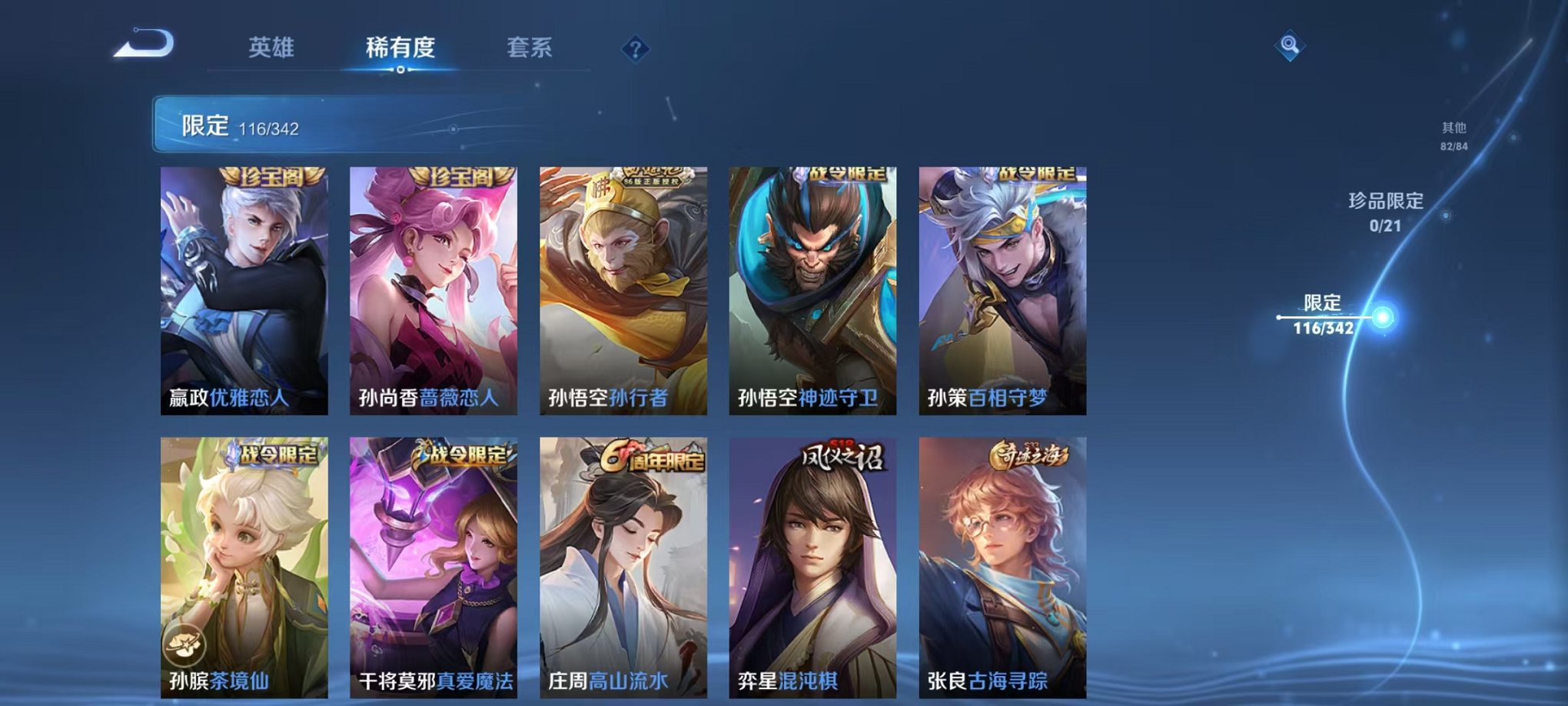
Task: Click the back arrow icon in the top-left corner
Action: (x=143, y=44)
